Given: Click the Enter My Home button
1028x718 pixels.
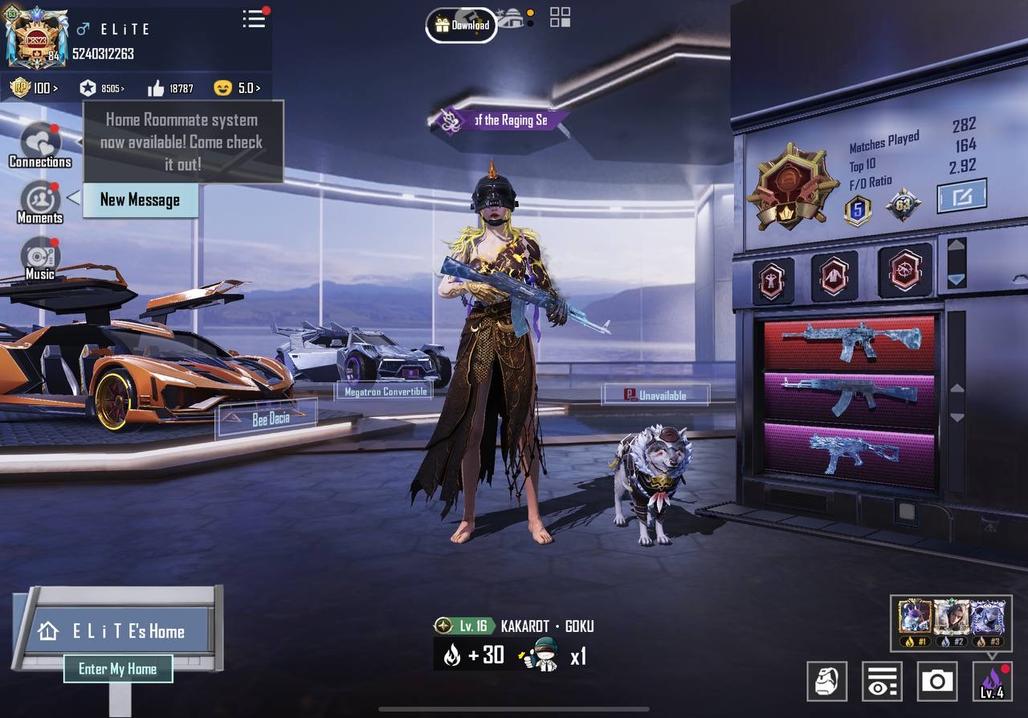Looking at the screenshot, I should [118, 669].
